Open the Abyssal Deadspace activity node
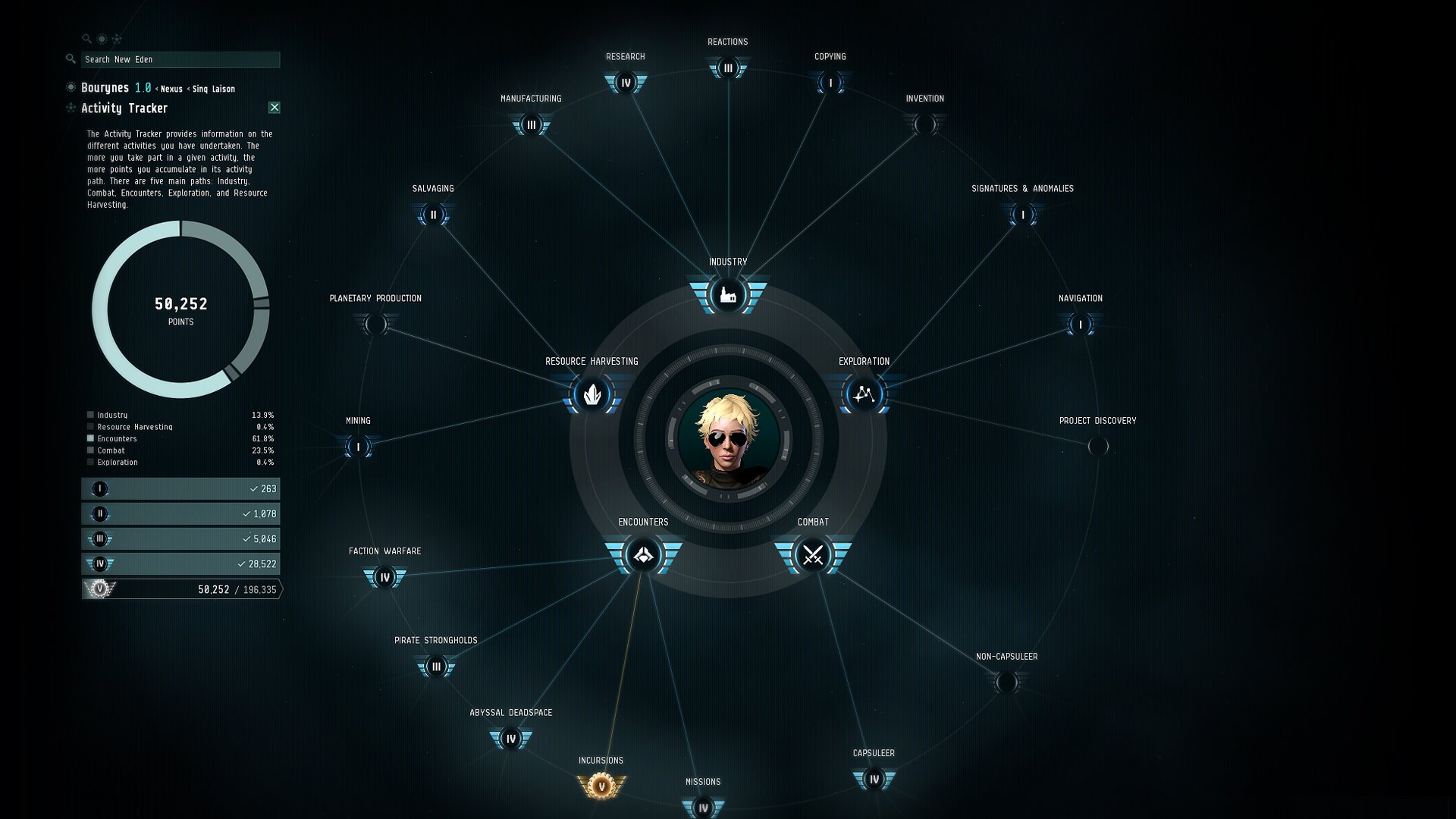 [510, 739]
